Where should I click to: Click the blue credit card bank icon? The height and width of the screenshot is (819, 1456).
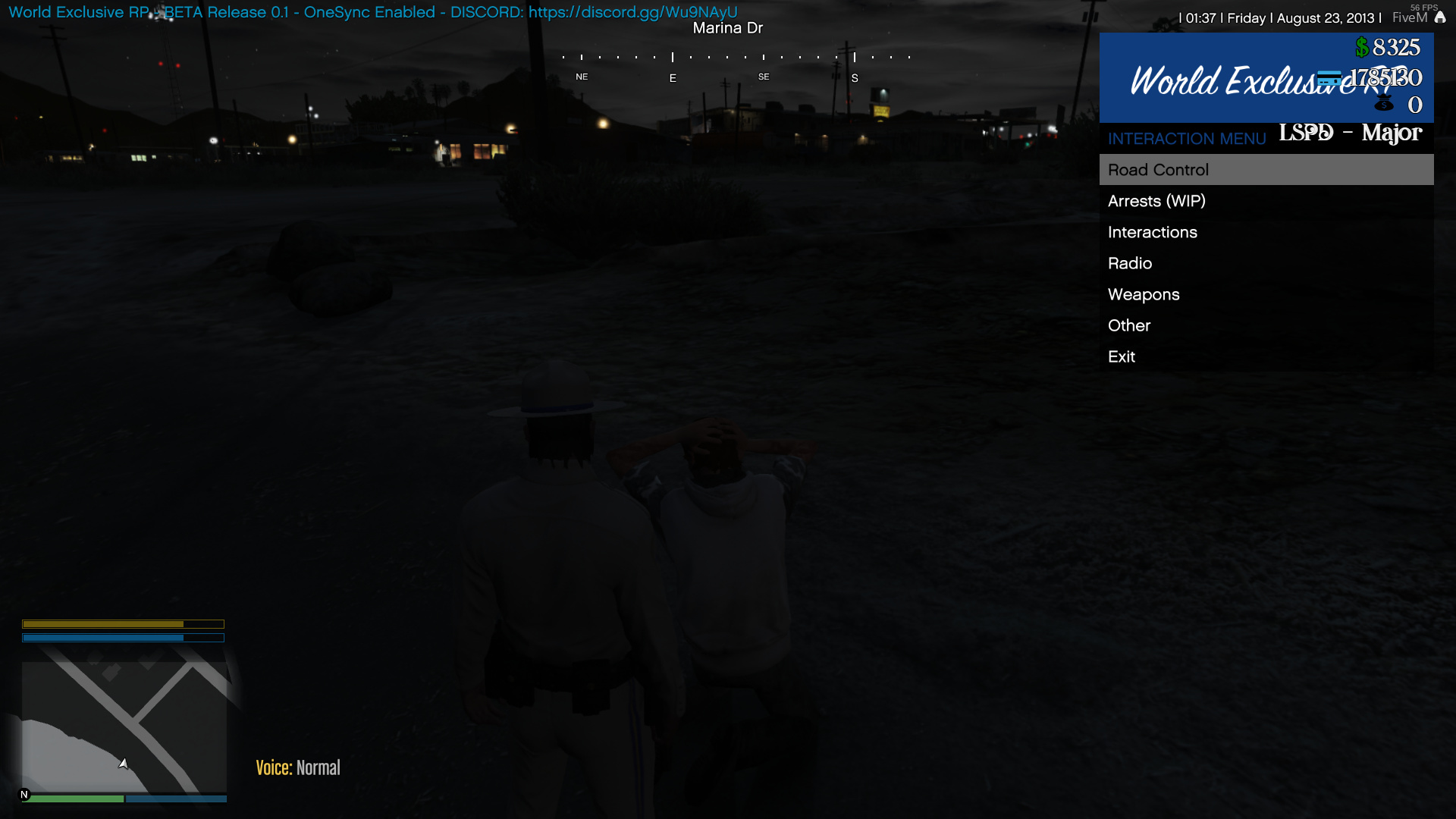1329,77
